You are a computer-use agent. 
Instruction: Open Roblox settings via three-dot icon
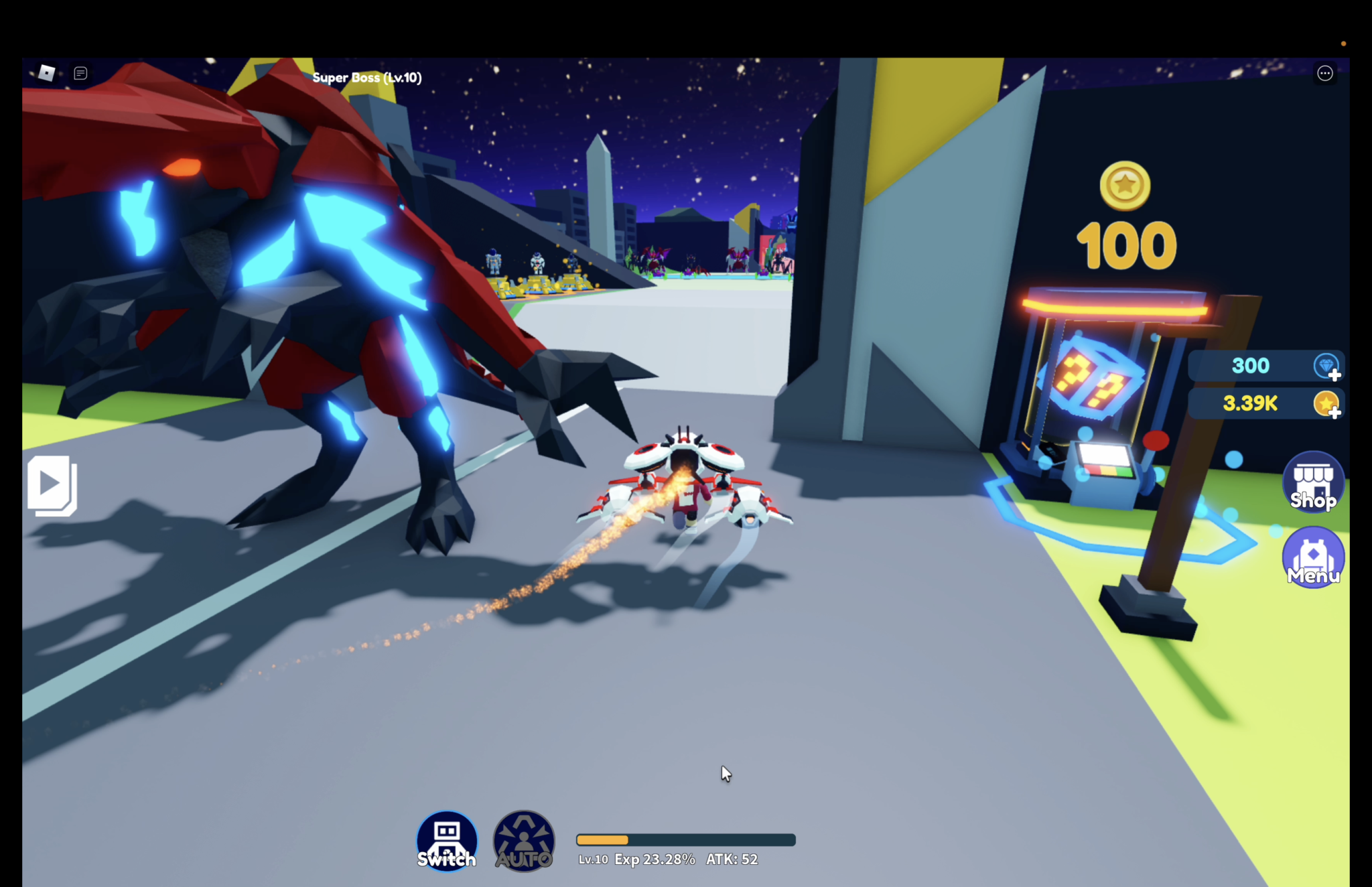click(x=1324, y=73)
